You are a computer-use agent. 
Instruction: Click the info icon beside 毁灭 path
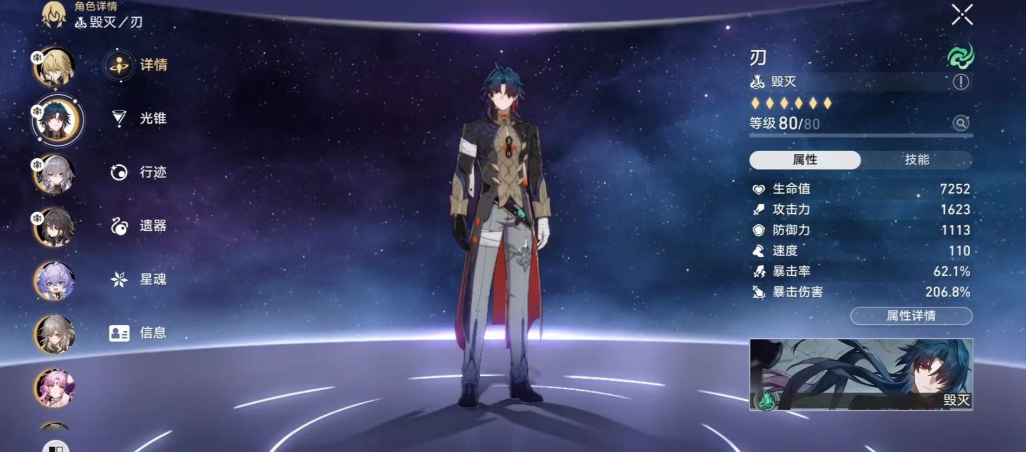point(961,82)
